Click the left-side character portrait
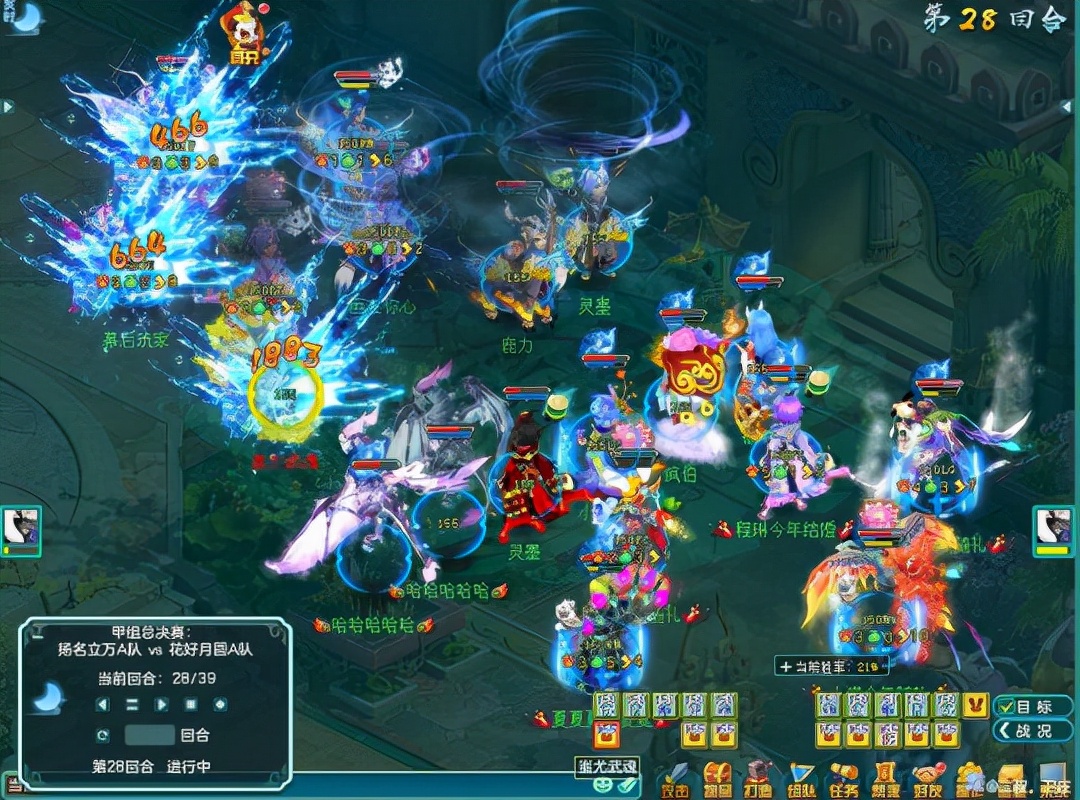1080x800 pixels. [x=19, y=527]
